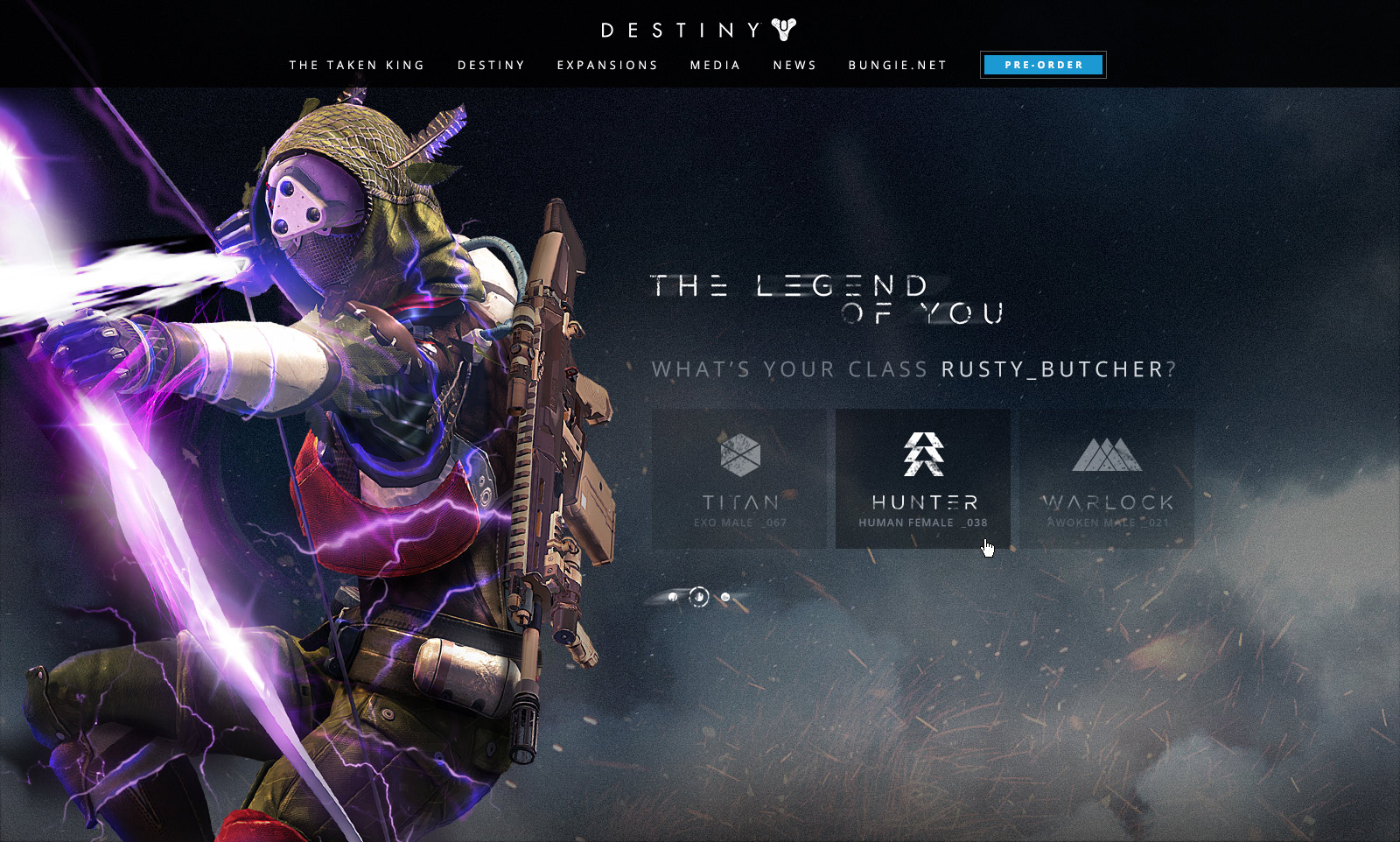Go to the Destiny nav link
Image resolution: width=1400 pixels, height=842 pixels.
click(491, 66)
